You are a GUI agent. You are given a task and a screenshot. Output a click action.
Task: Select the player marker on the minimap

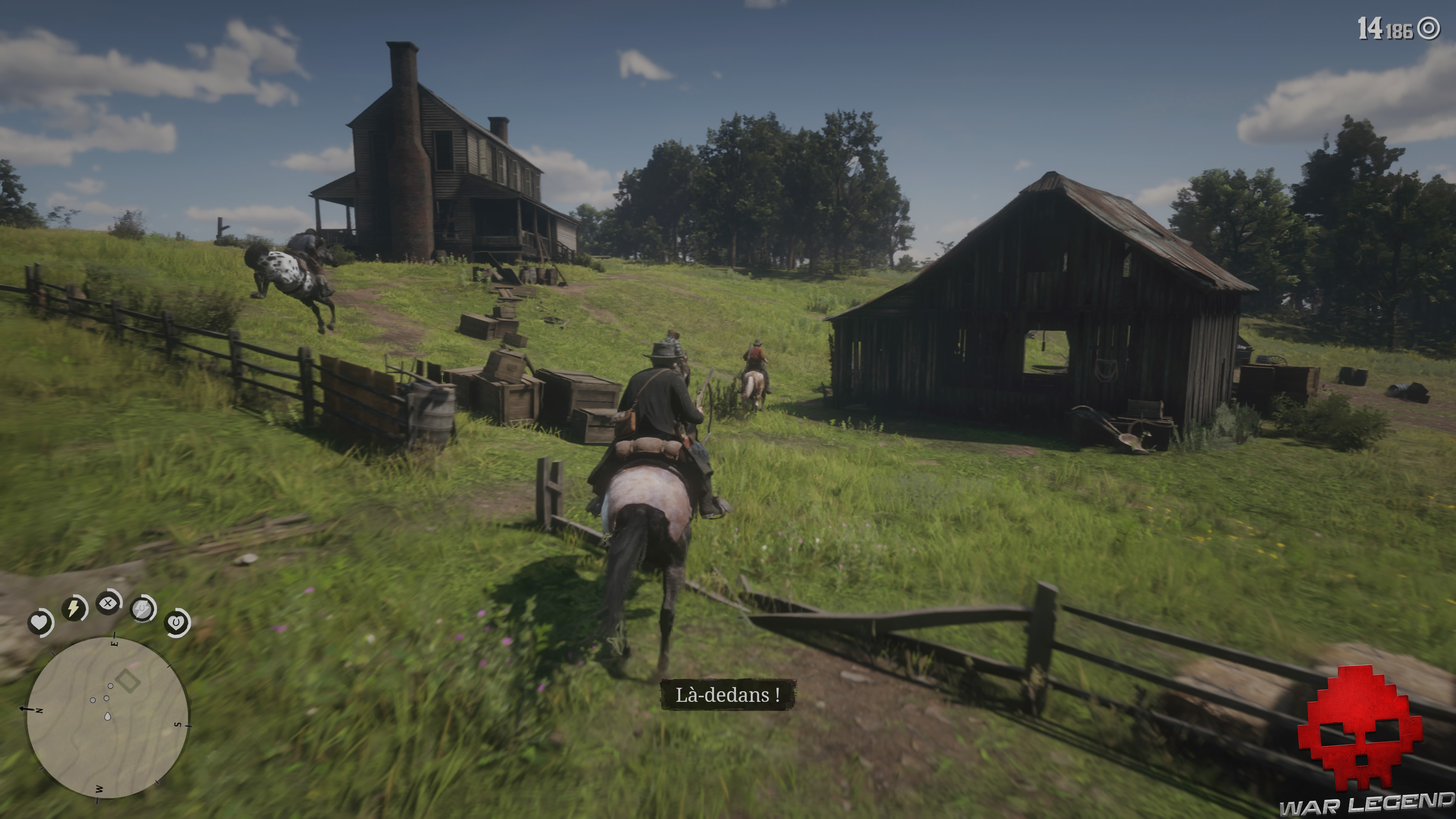click(107, 716)
